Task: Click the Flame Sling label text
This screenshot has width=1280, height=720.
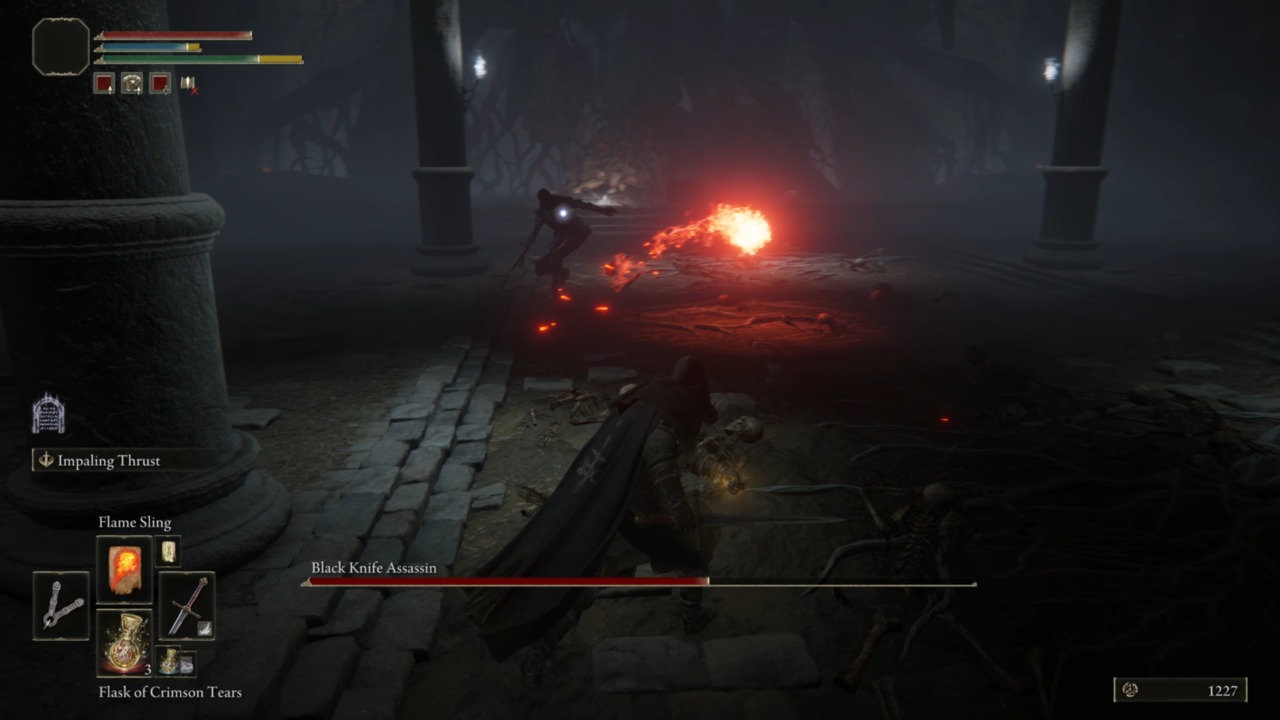Action: [x=135, y=522]
